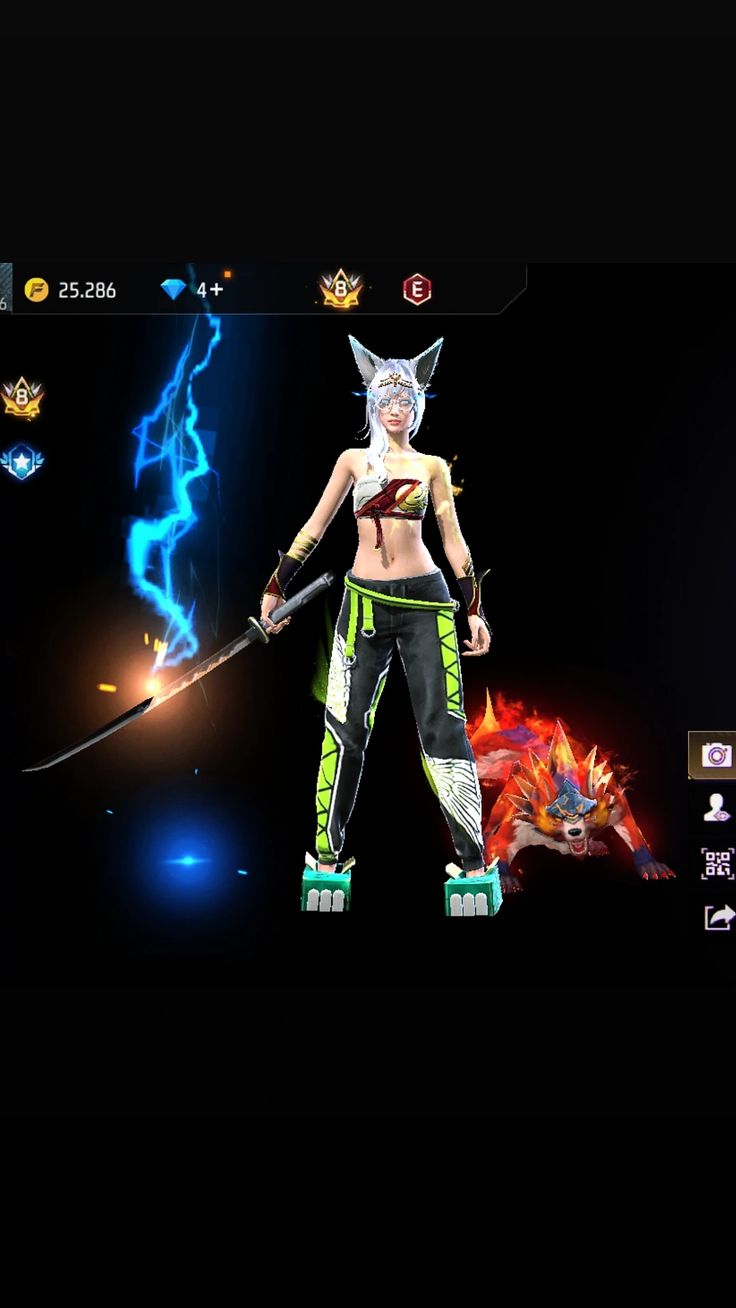736x1308 pixels.
Task: View the profile with the eye icon
Action: 716,809
